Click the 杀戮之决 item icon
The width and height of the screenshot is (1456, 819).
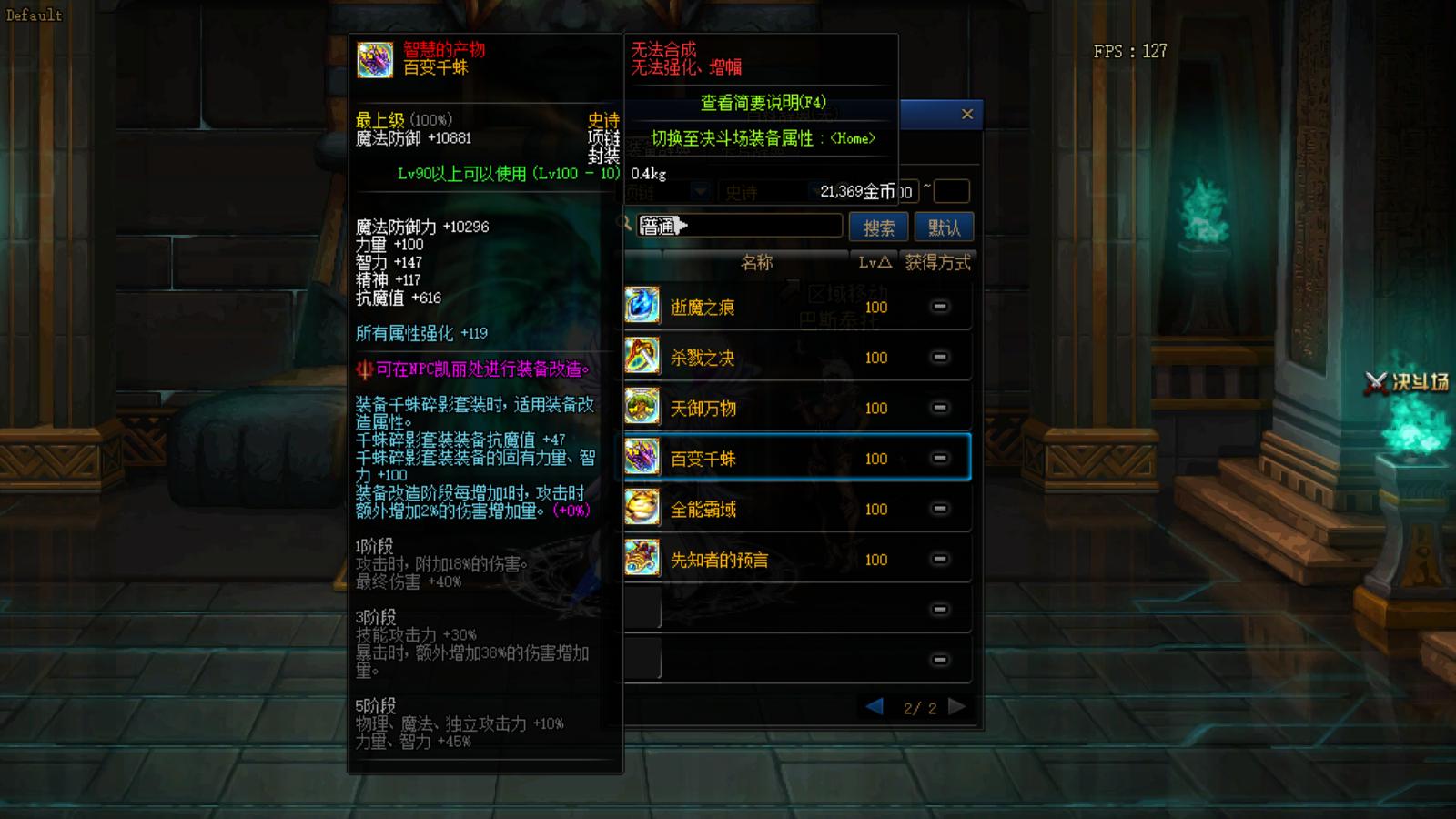(x=642, y=357)
